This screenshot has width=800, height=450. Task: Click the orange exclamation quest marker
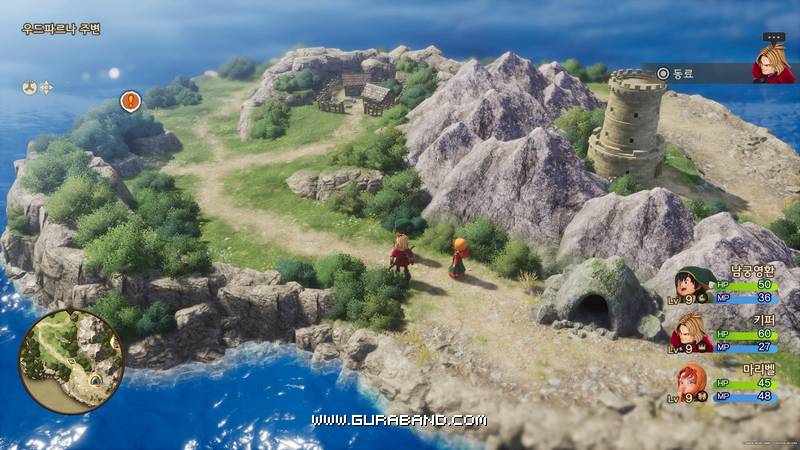(130, 101)
